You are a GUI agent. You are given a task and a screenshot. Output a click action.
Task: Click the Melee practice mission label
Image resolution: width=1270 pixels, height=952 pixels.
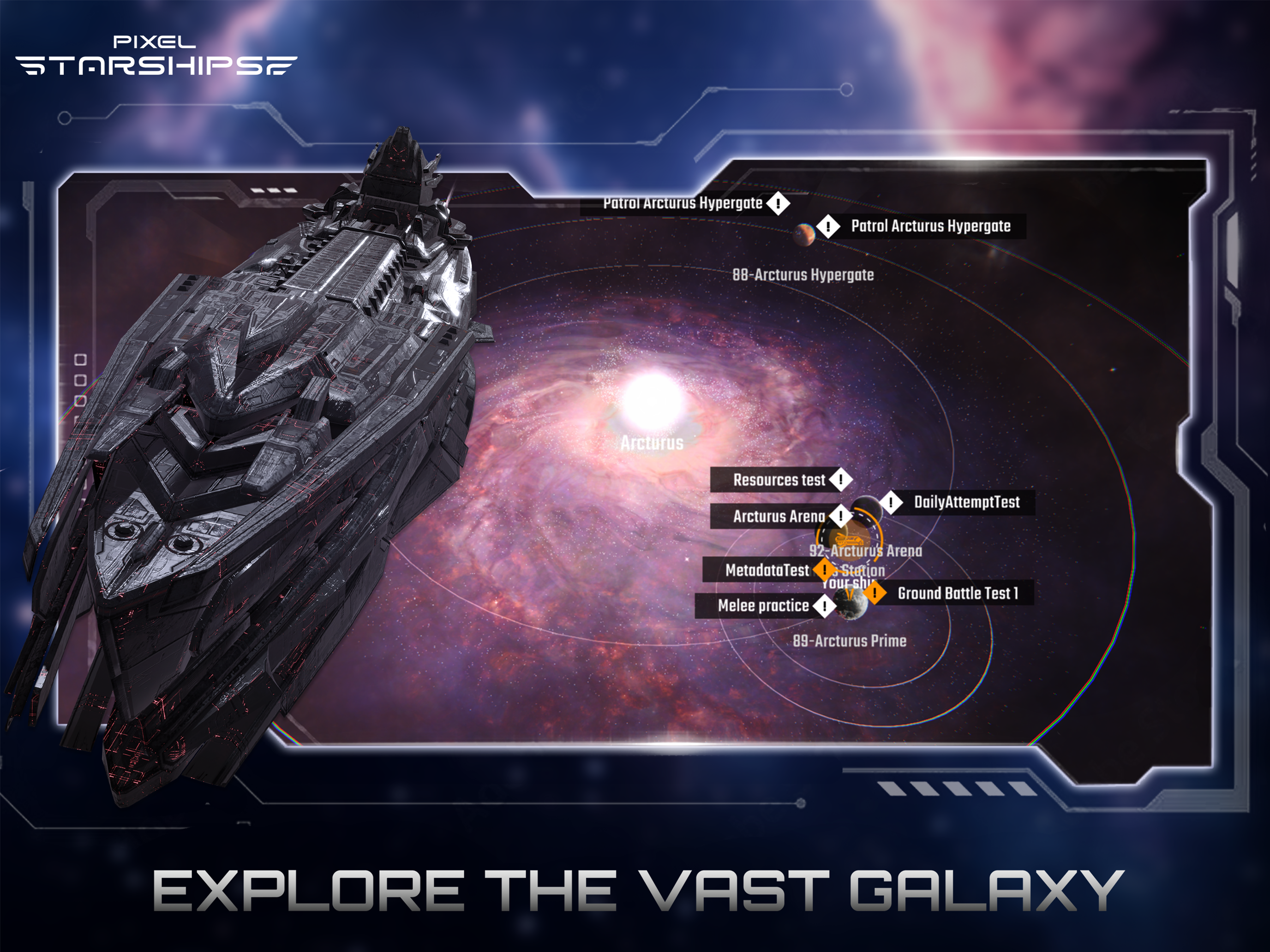tap(764, 606)
